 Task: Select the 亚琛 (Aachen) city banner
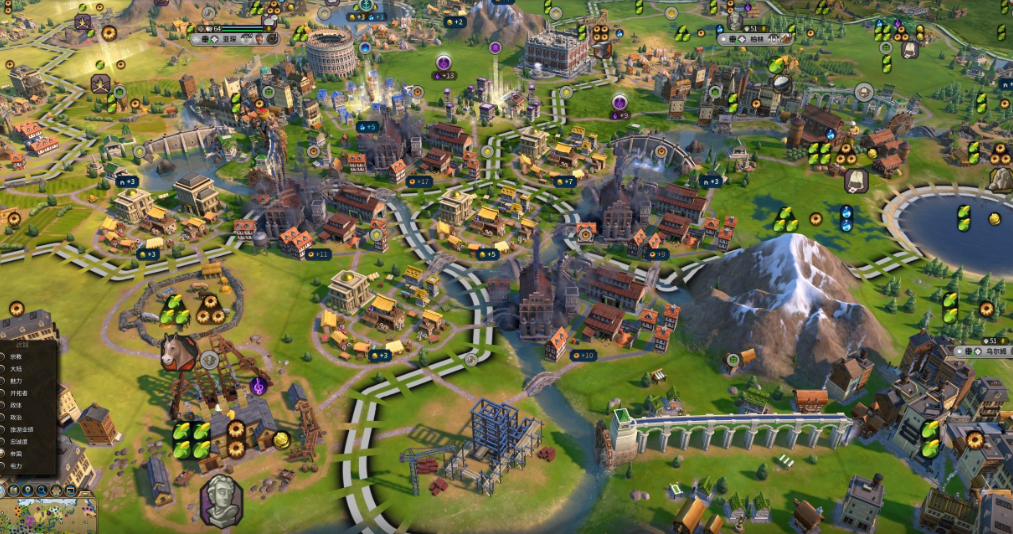231,40
